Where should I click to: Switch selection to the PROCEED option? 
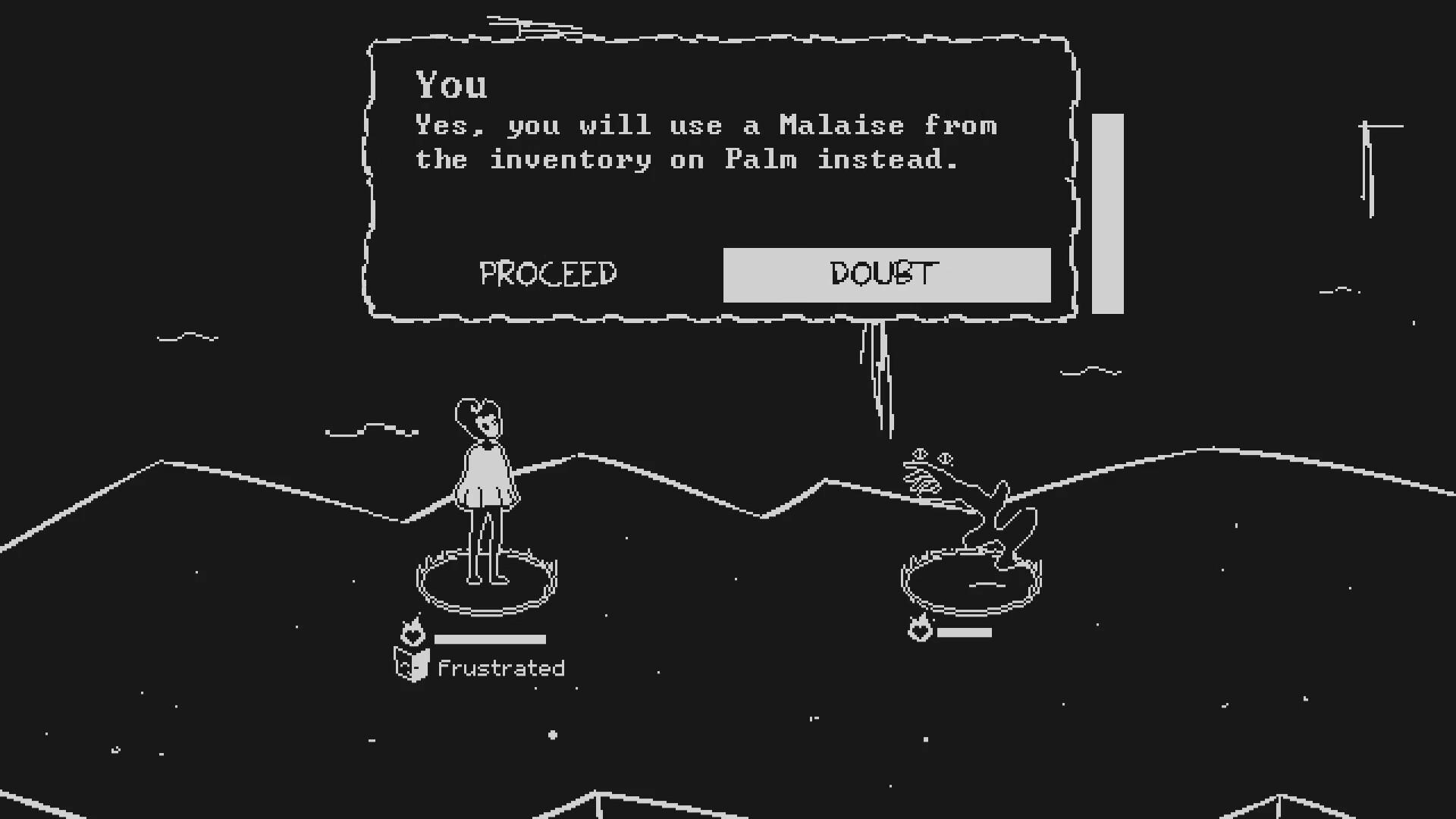[x=547, y=274]
